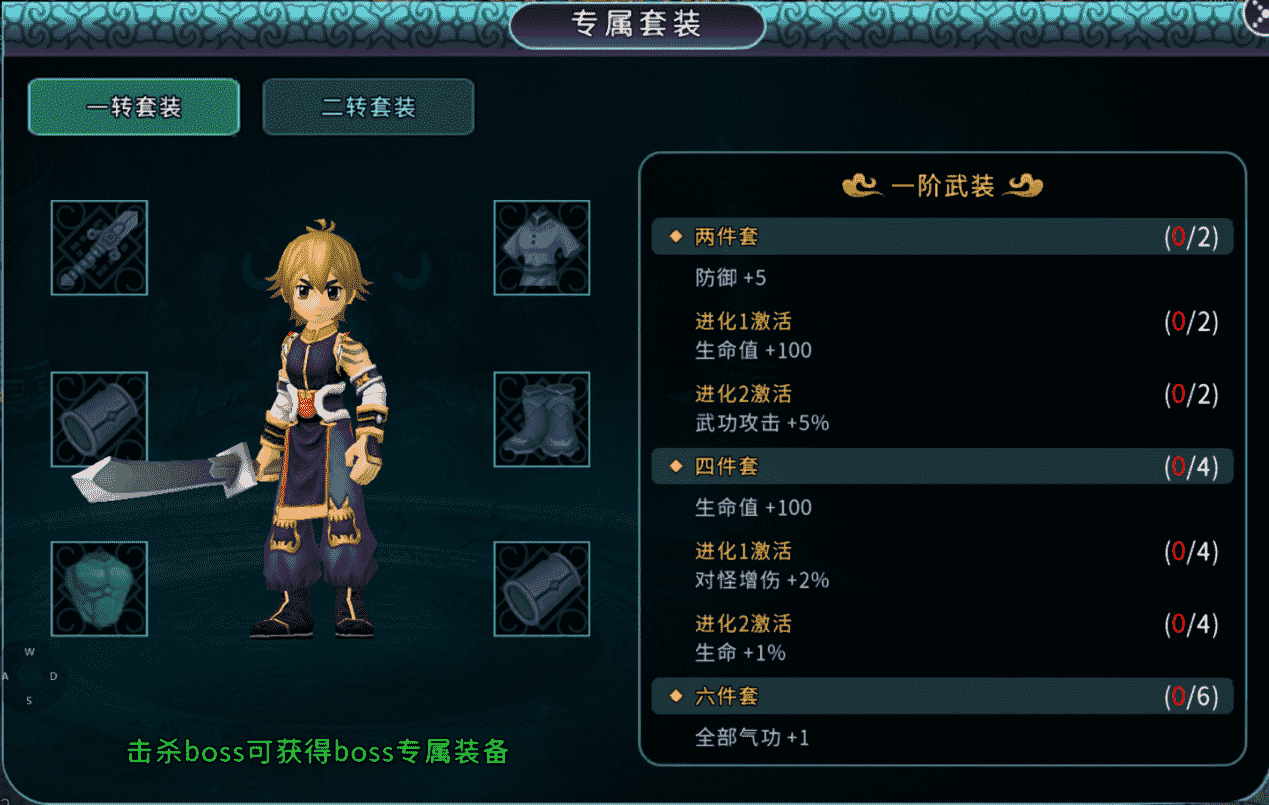1269x805 pixels.
Task: Switch to the 一转套装 tab
Action: (134, 107)
